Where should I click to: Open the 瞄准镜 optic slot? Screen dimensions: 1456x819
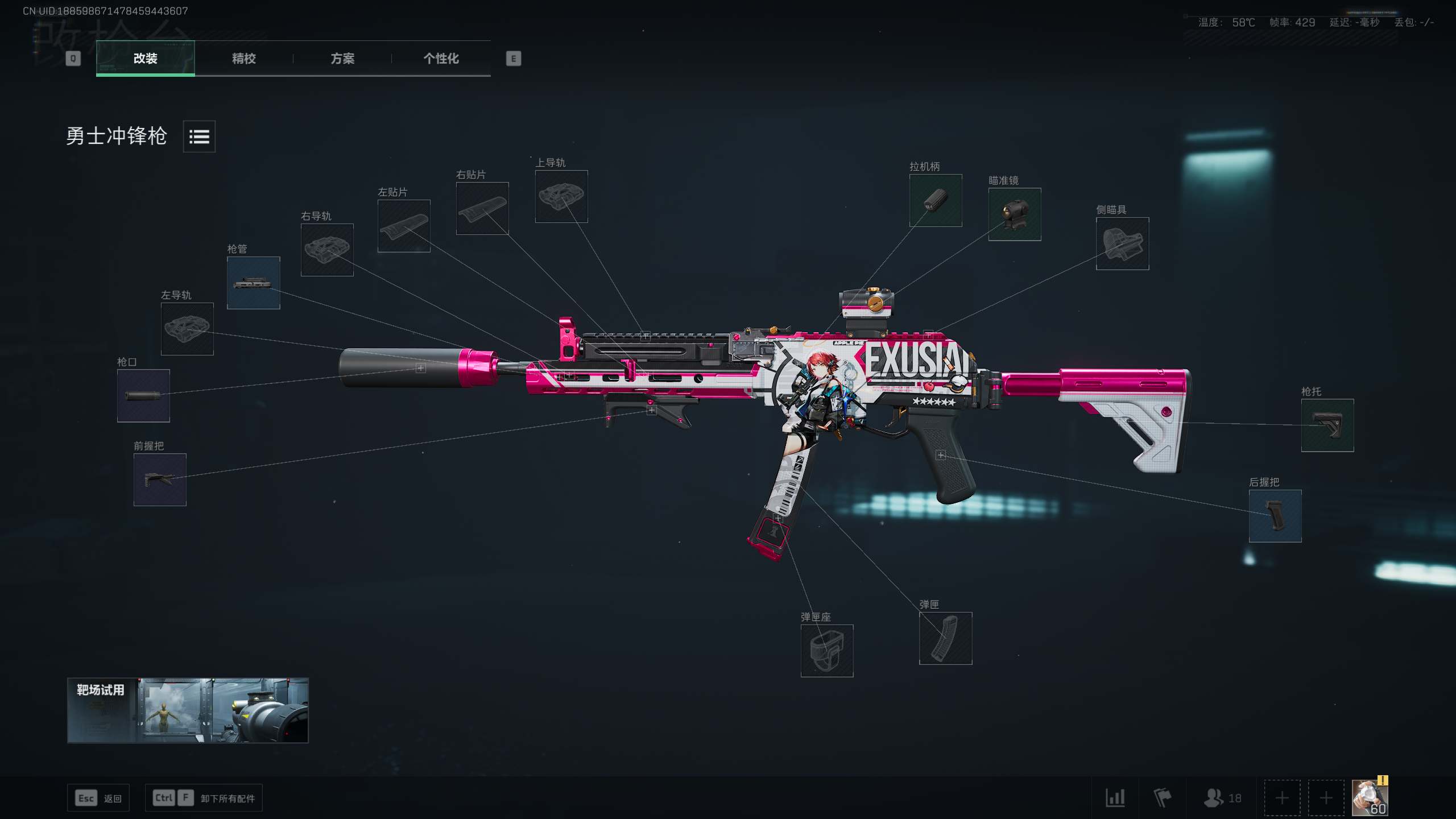(x=1015, y=214)
